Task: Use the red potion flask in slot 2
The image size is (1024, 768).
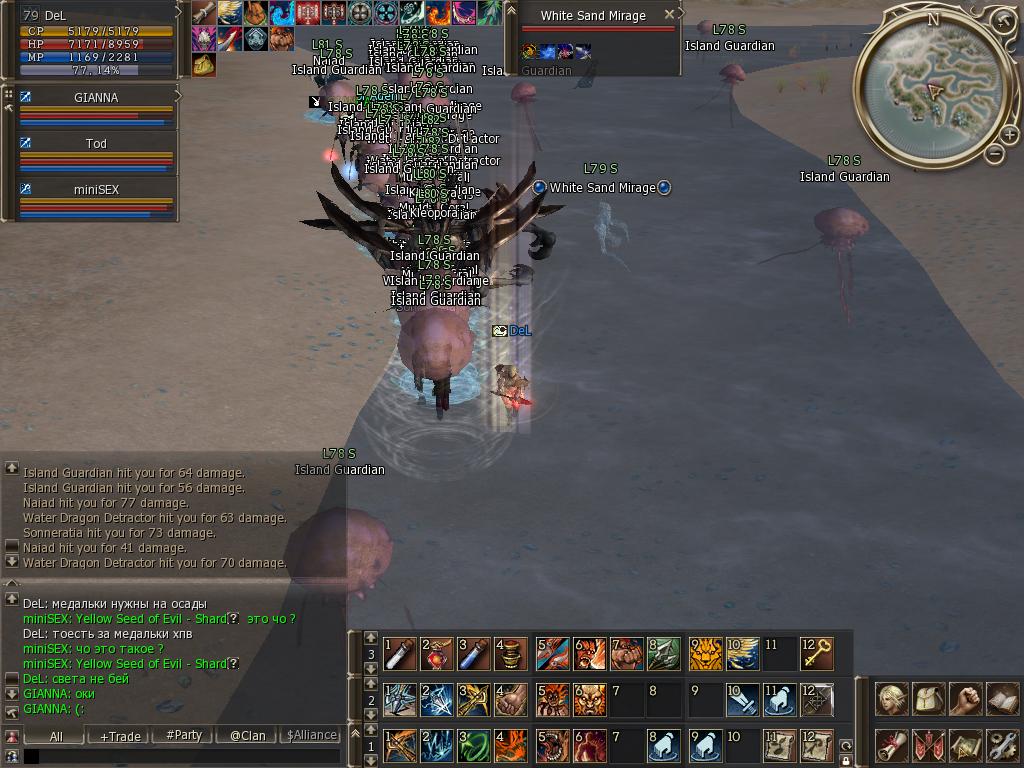Action: 437,655
